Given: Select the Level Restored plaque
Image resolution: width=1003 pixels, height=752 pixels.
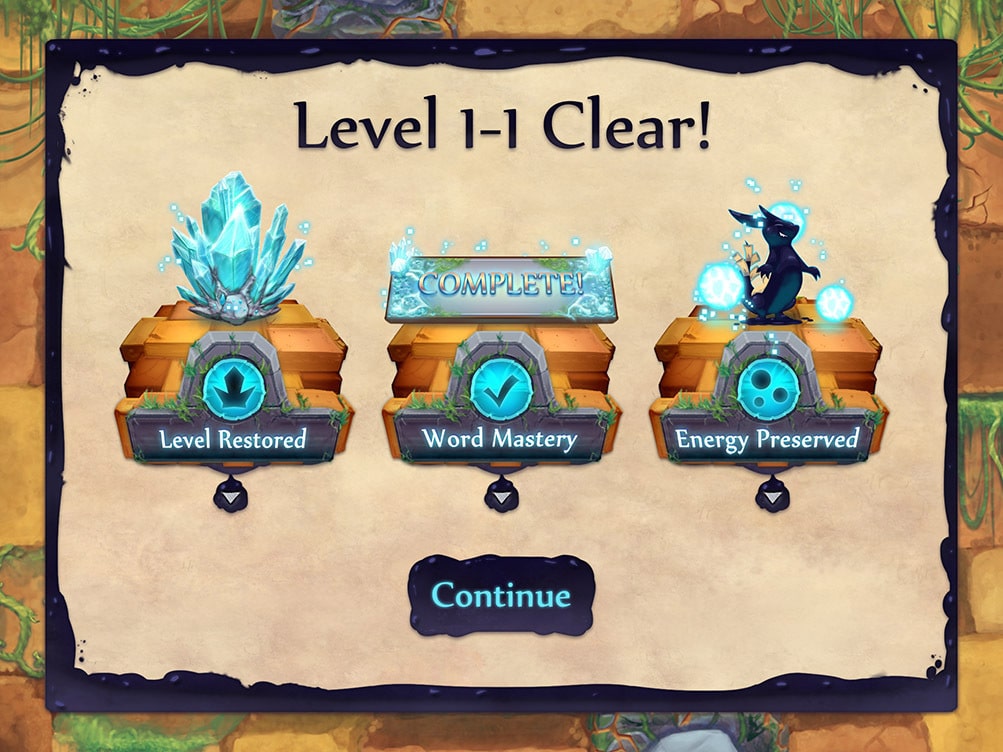Looking at the screenshot, I should (234, 438).
